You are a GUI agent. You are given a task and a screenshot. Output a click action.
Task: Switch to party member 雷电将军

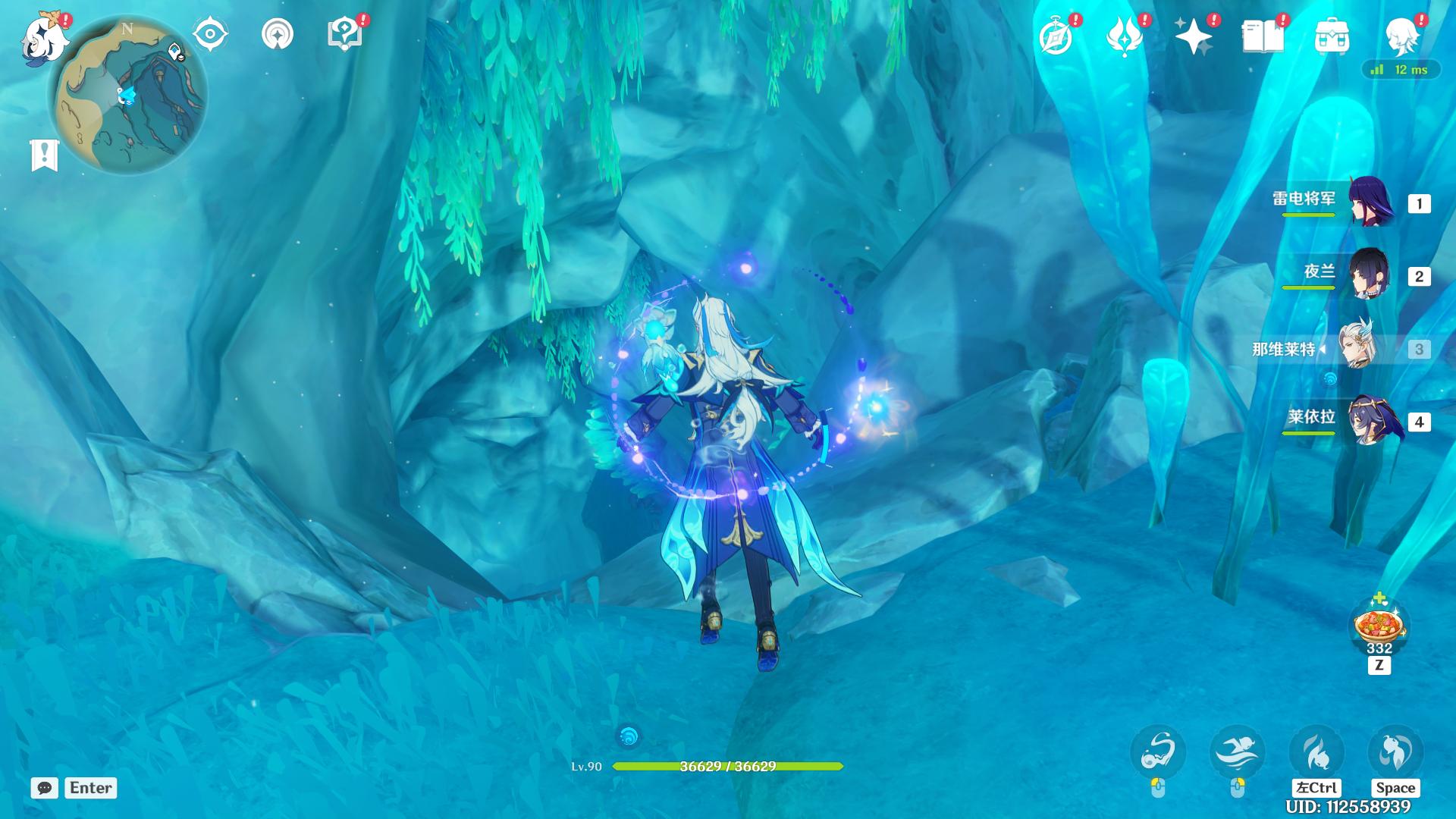1370,202
